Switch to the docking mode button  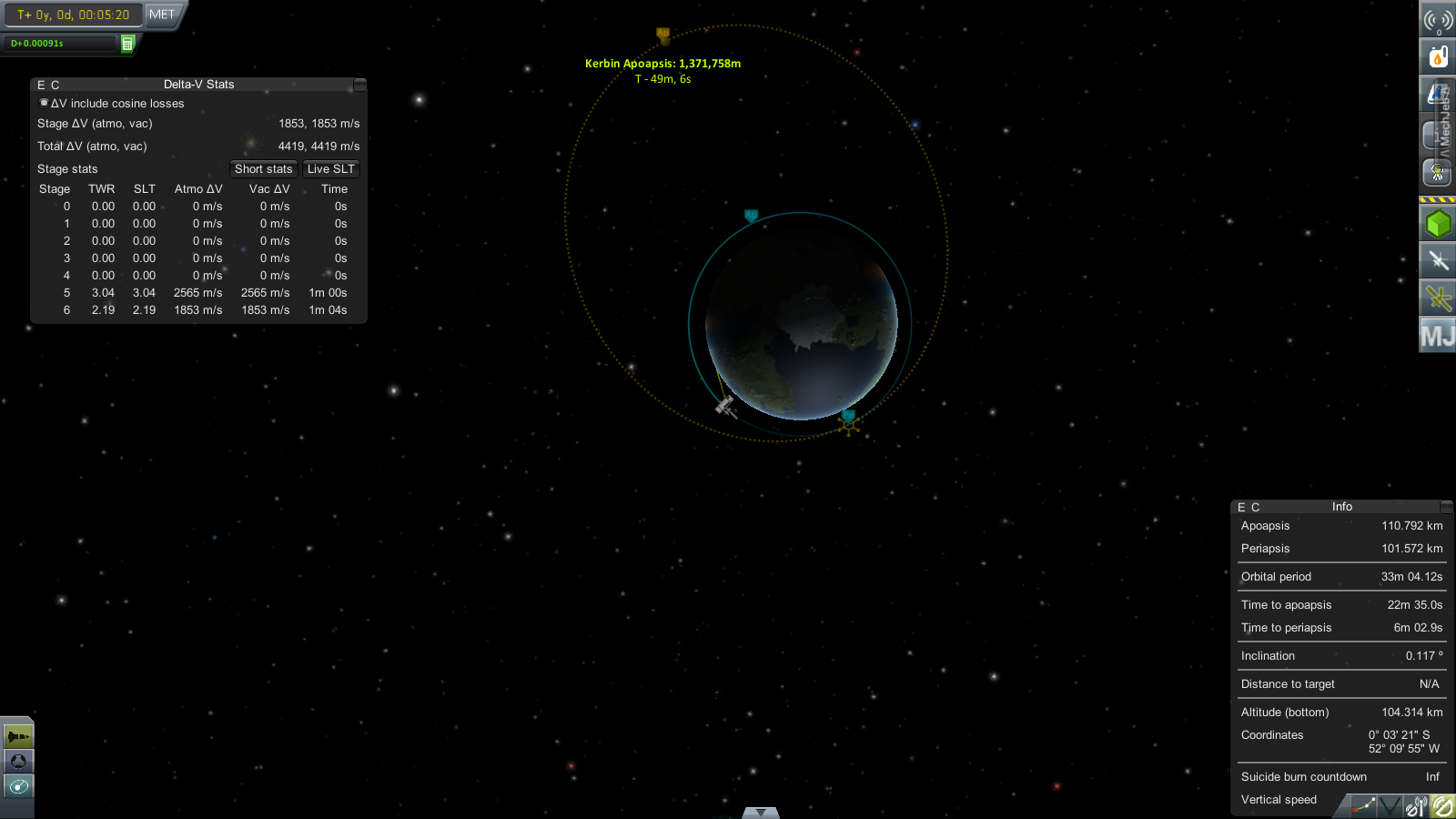(x=18, y=761)
